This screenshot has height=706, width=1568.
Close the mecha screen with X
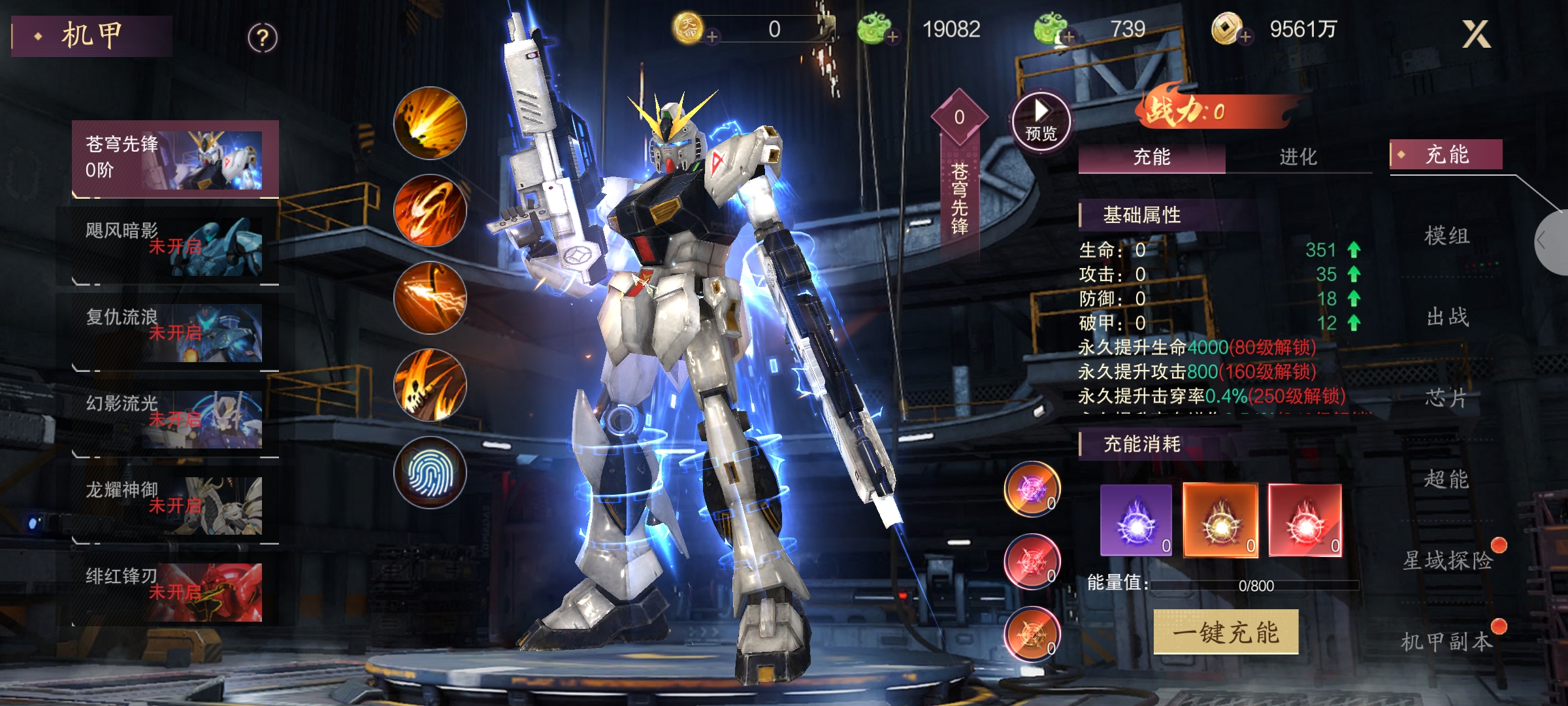tap(1476, 34)
